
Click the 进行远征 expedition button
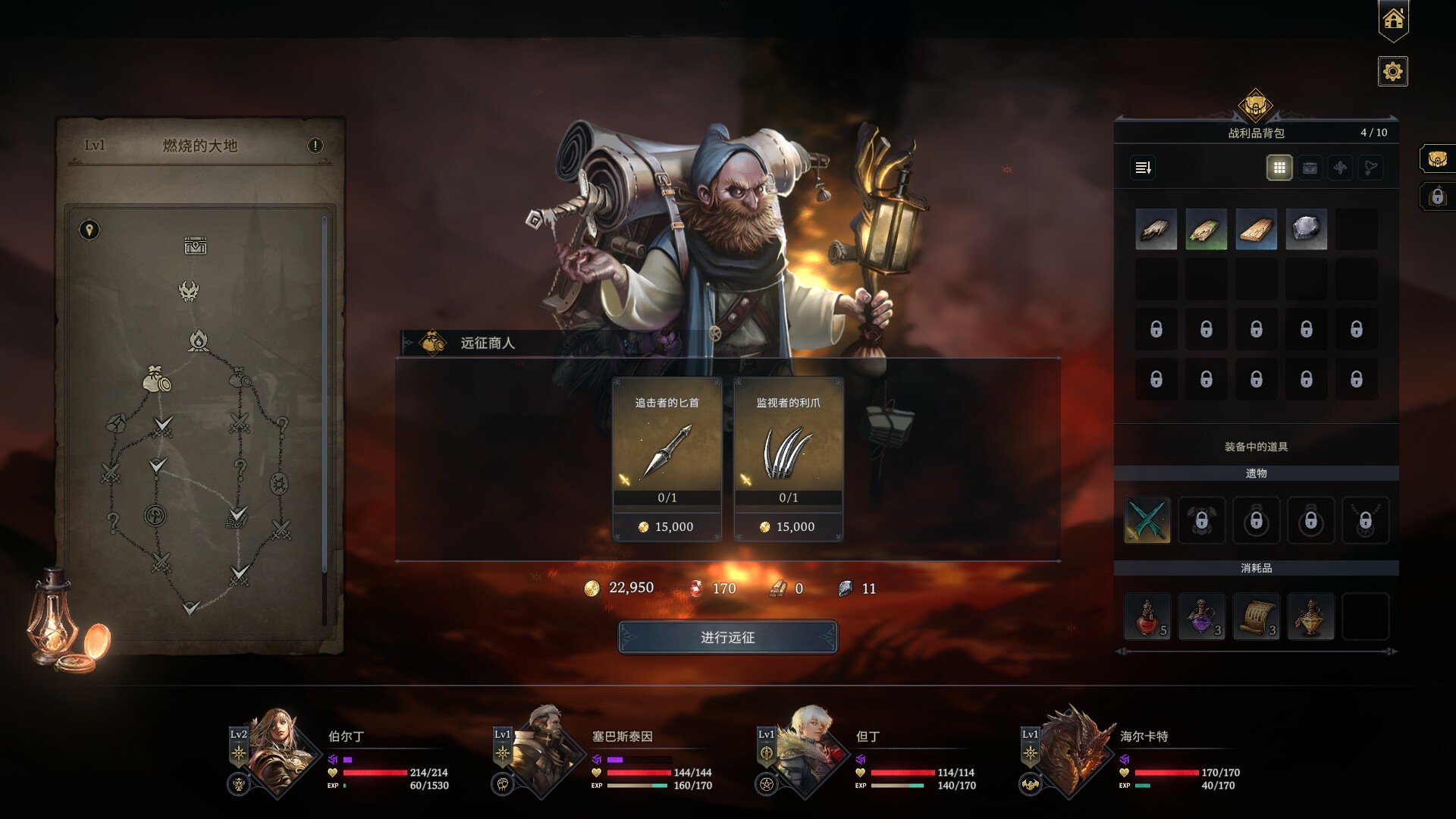click(x=727, y=637)
